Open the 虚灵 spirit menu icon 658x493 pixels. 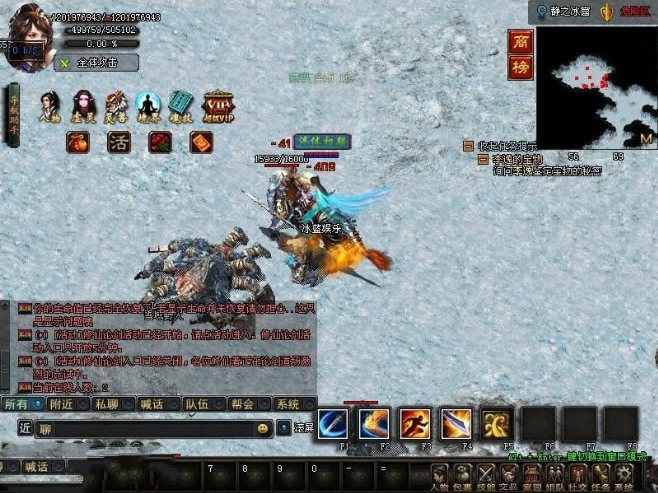click(x=83, y=106)
